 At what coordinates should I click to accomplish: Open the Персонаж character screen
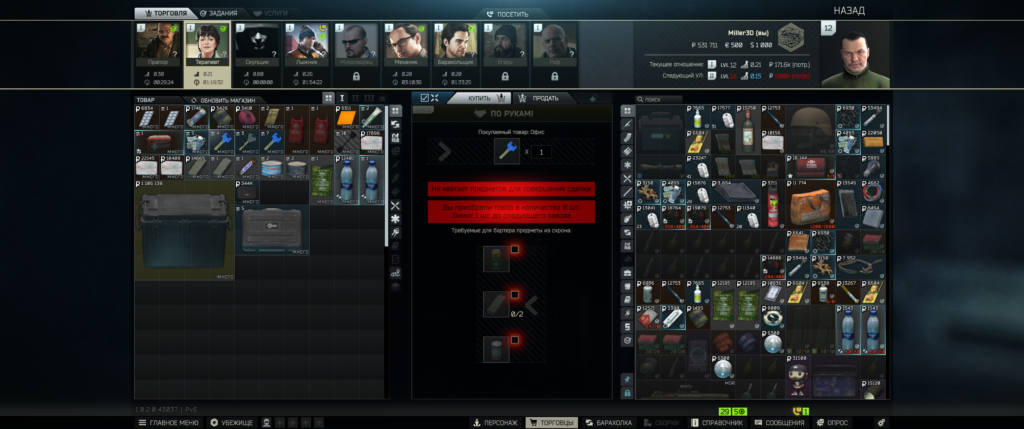(497, 422)
